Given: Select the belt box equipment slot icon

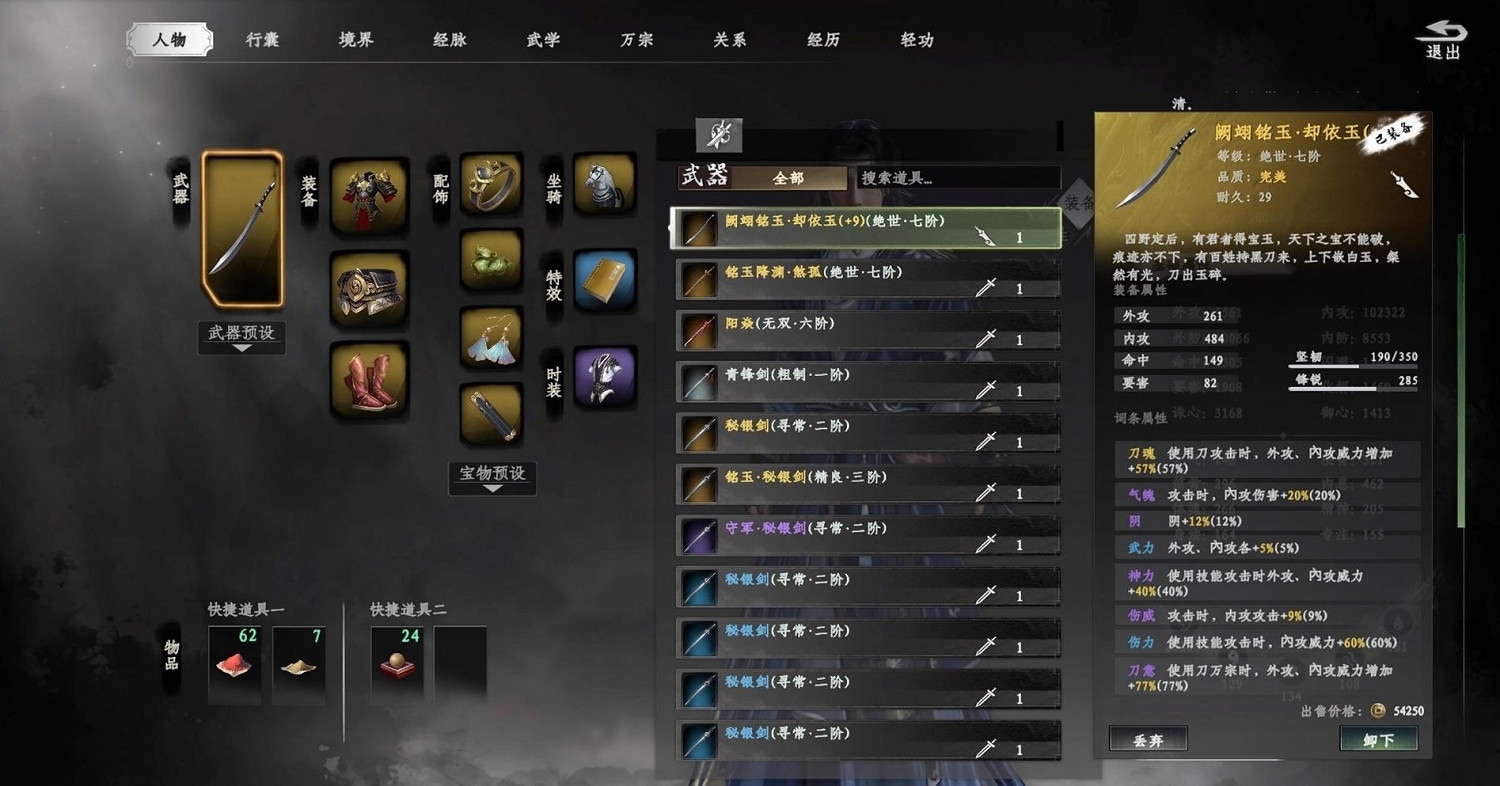Looking at the screenshot, I should coord(368,289).
